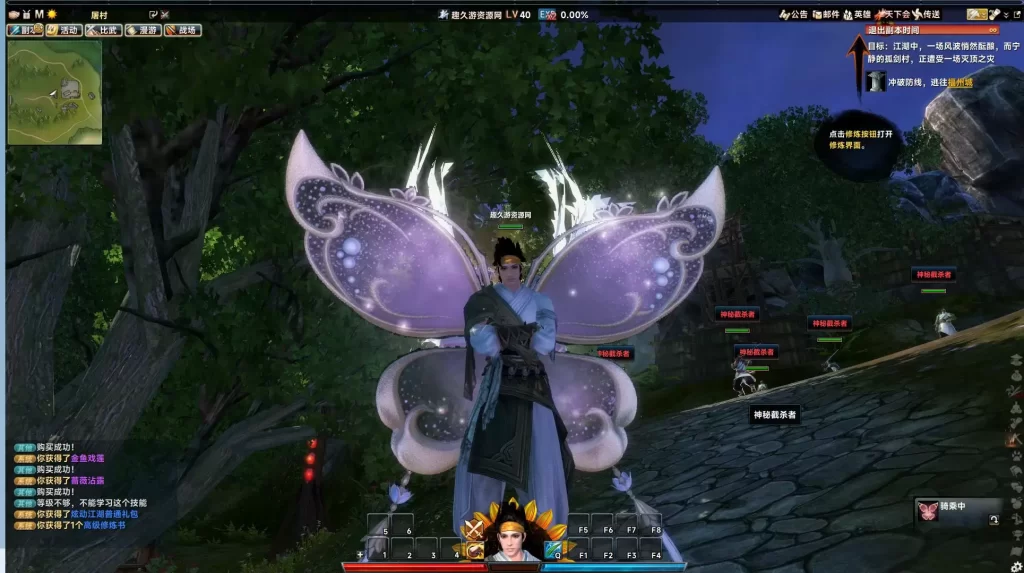
Task: Open the 活动 events menu
Action: tap(63, 30)
